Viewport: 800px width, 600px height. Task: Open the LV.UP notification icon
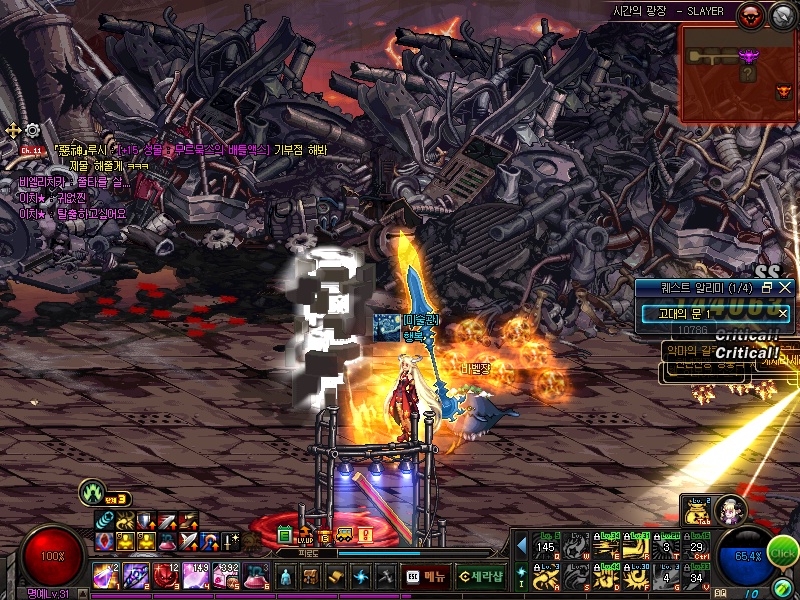(x=306, y=535)
